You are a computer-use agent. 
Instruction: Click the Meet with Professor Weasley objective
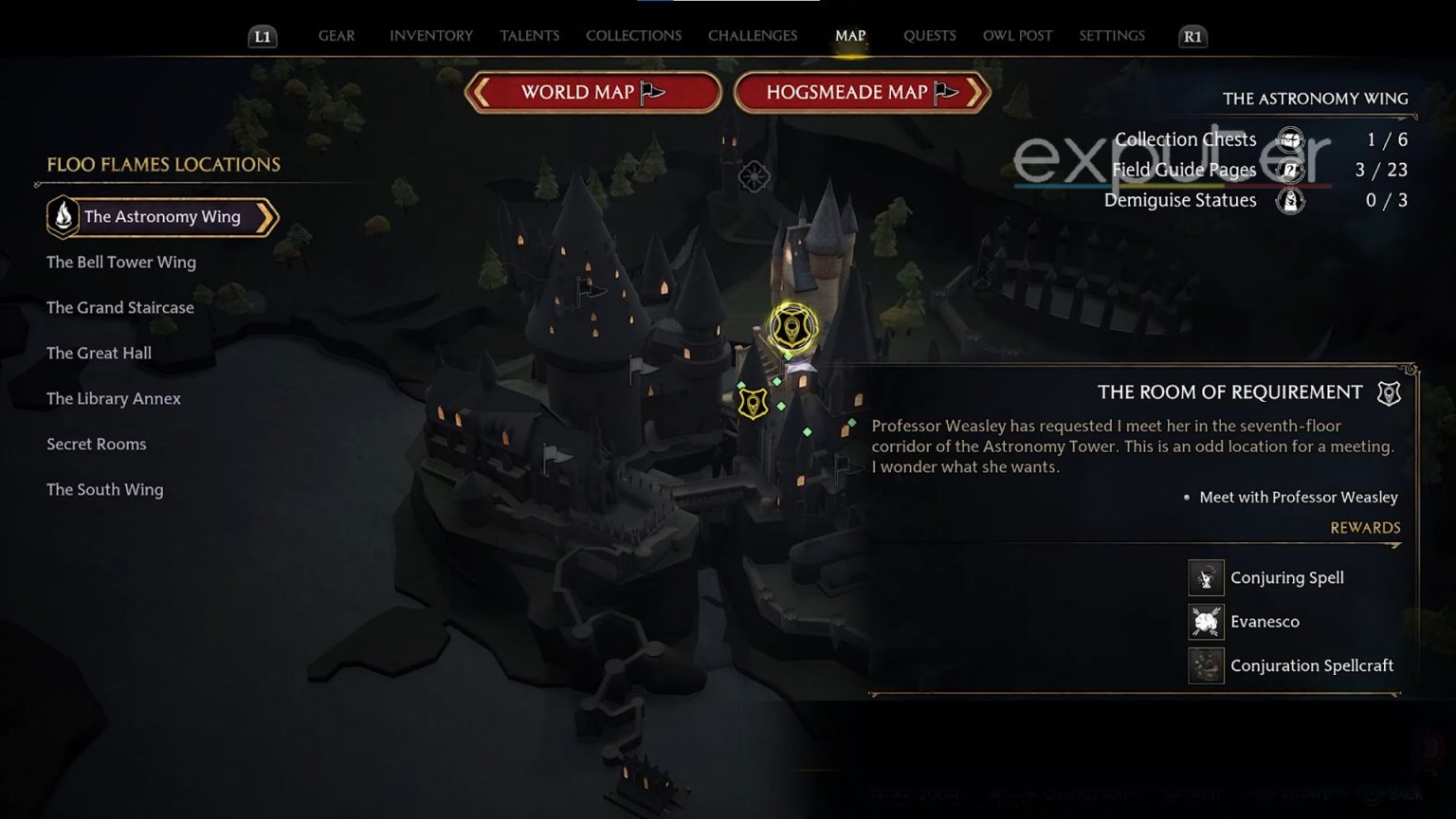1297,497
